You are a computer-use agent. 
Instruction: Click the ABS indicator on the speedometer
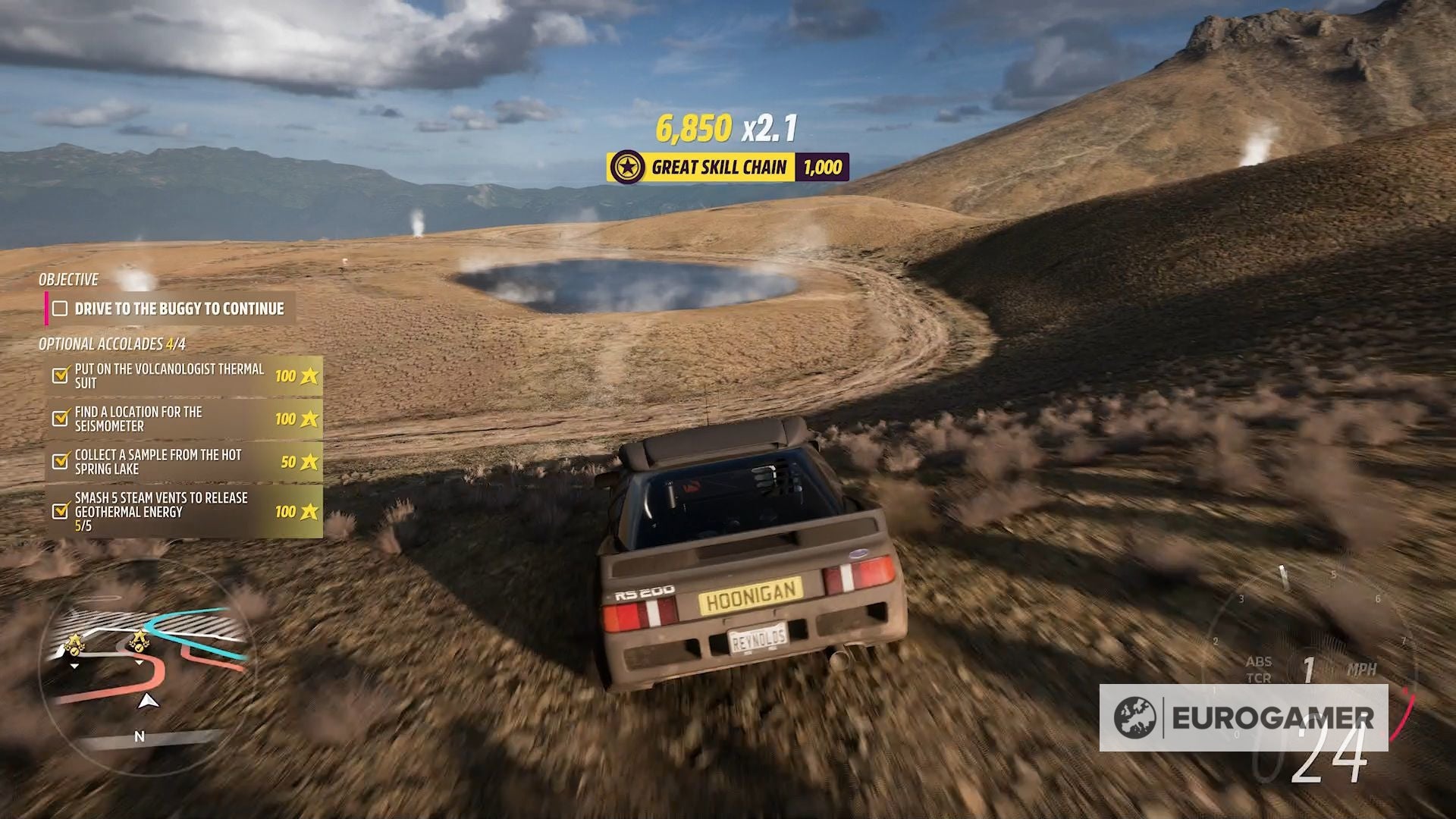tap(1260, 661)
